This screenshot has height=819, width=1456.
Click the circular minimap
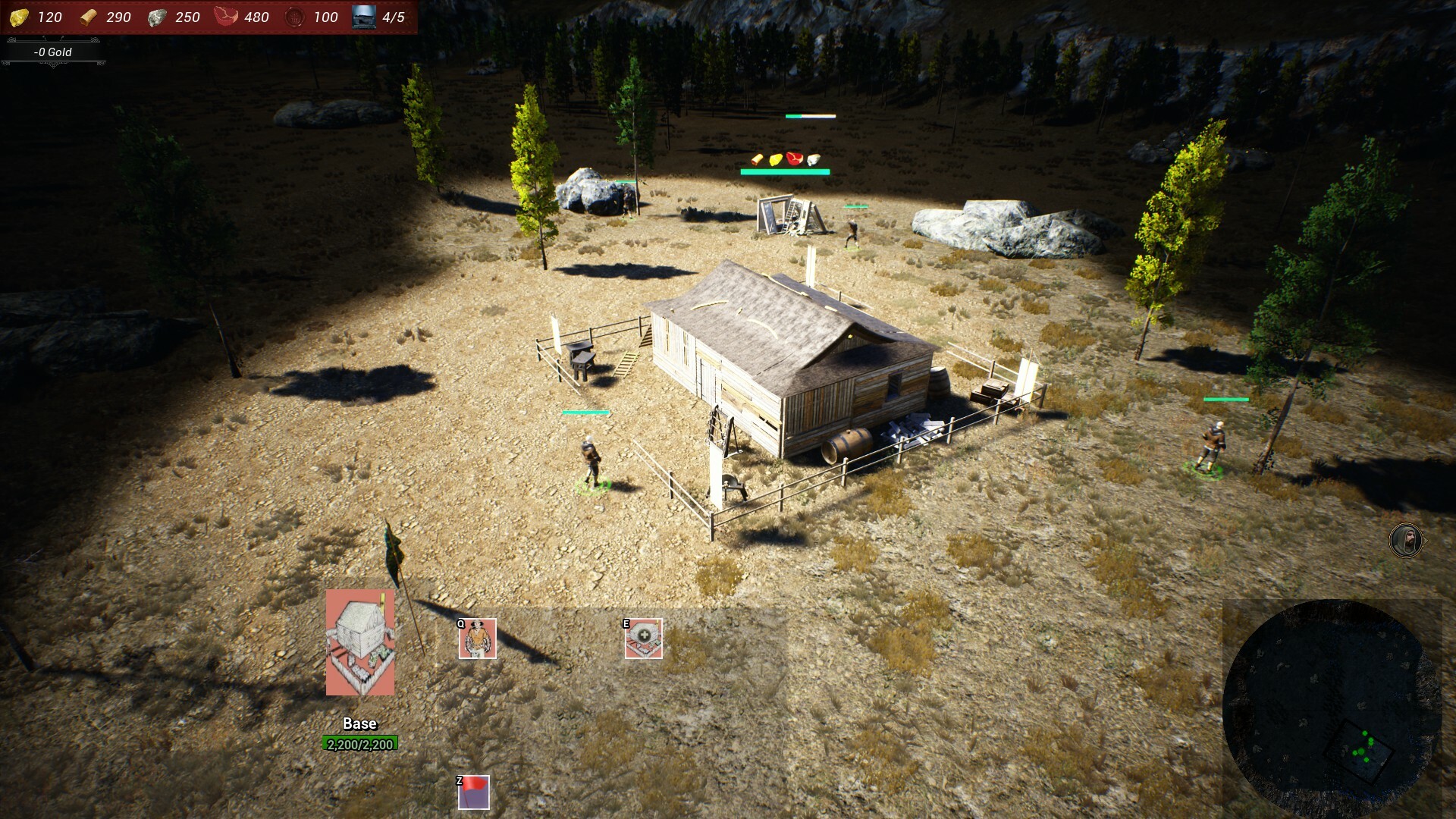tap(1331, 709)
